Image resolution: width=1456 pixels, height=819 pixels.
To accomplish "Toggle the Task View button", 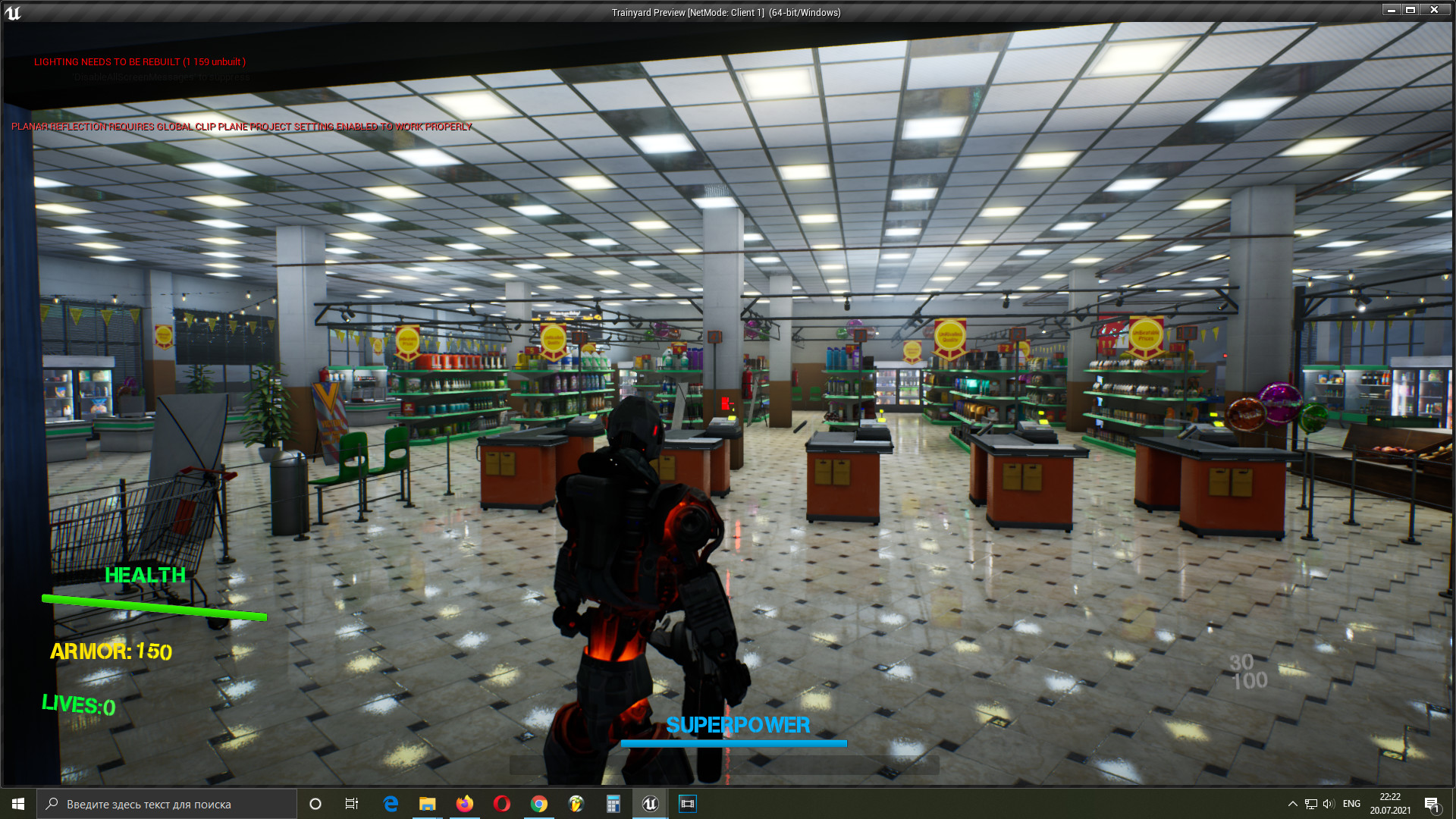I will click(x=352, y=804).
